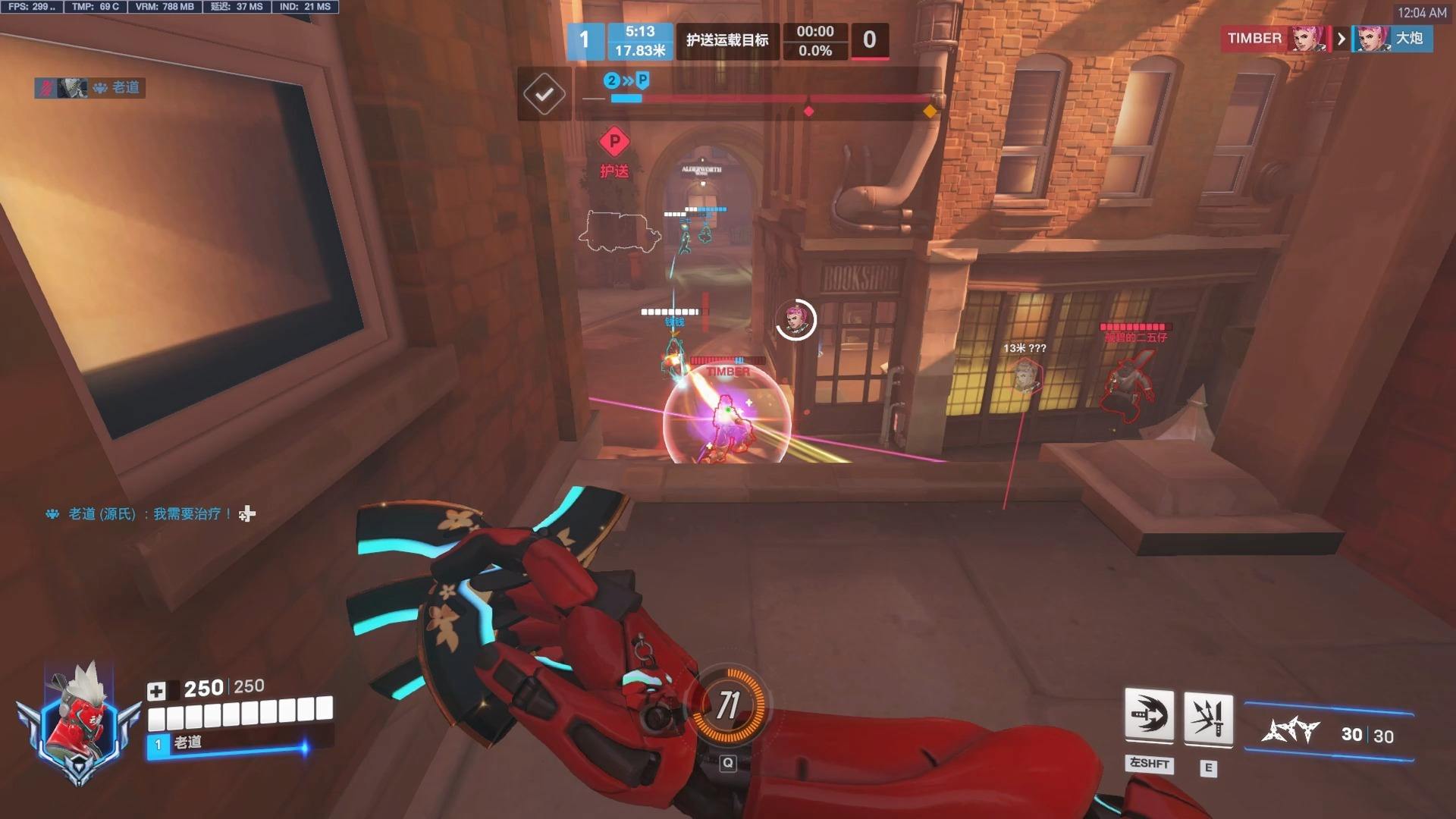This screenshot has height=819, width=1456.
Task: Click the ultimate charge meter
Action: [727, 705]
